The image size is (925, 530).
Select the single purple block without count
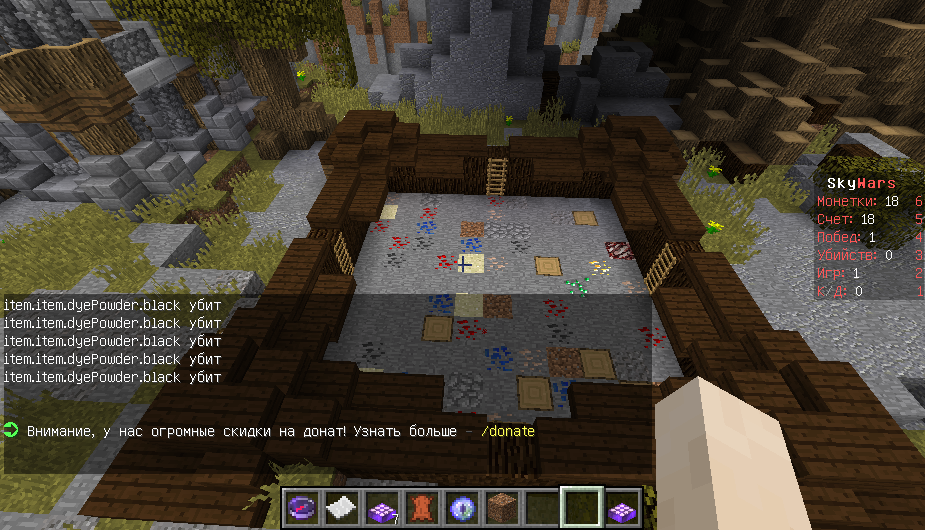(621, 507)
